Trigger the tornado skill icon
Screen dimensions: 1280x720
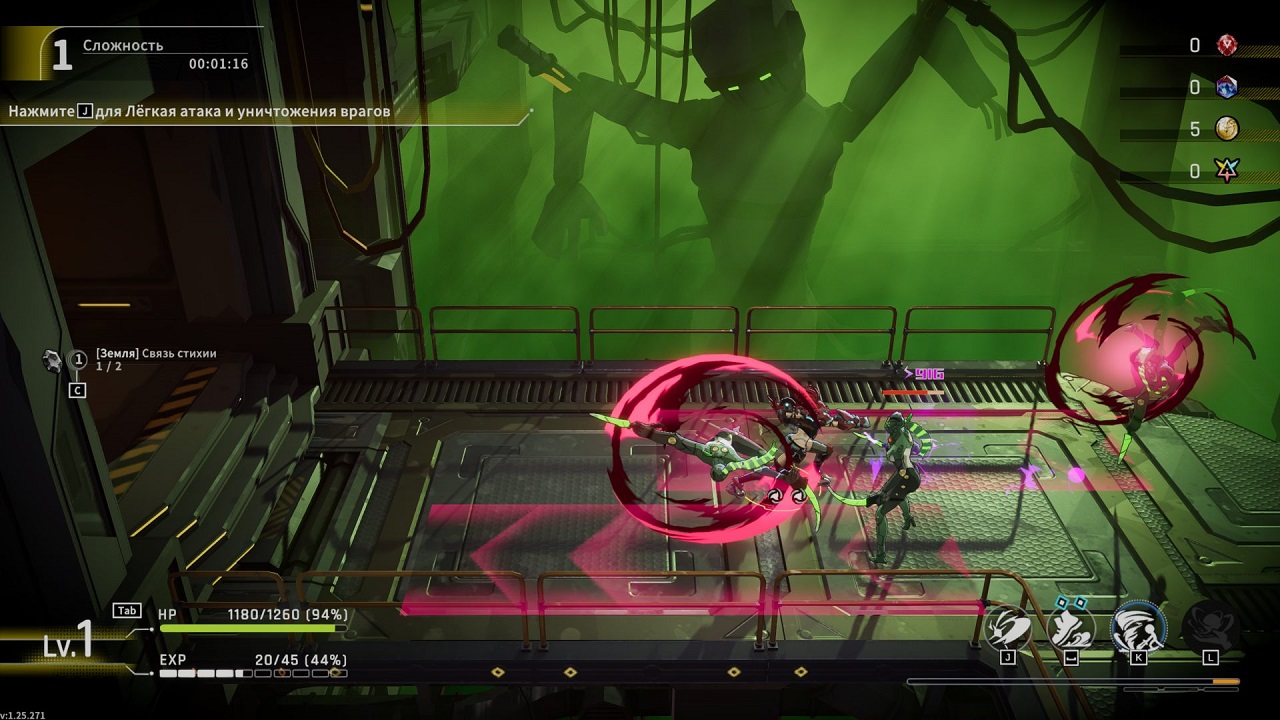[x=1138, y=628]
